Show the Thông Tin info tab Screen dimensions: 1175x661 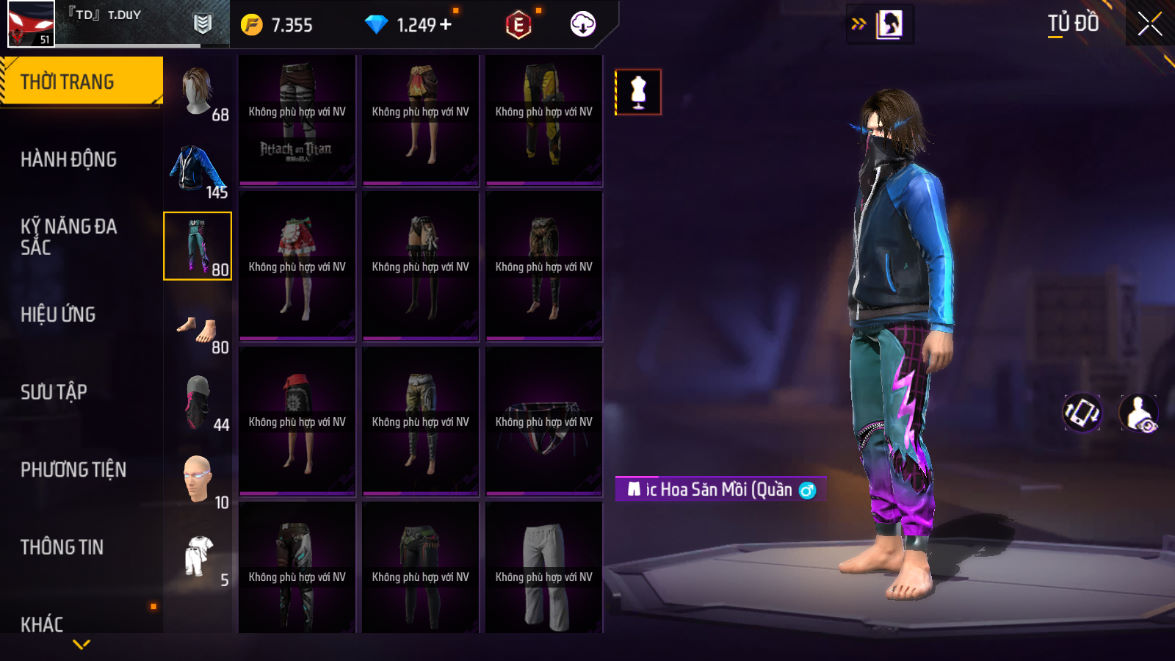point(62,547)
